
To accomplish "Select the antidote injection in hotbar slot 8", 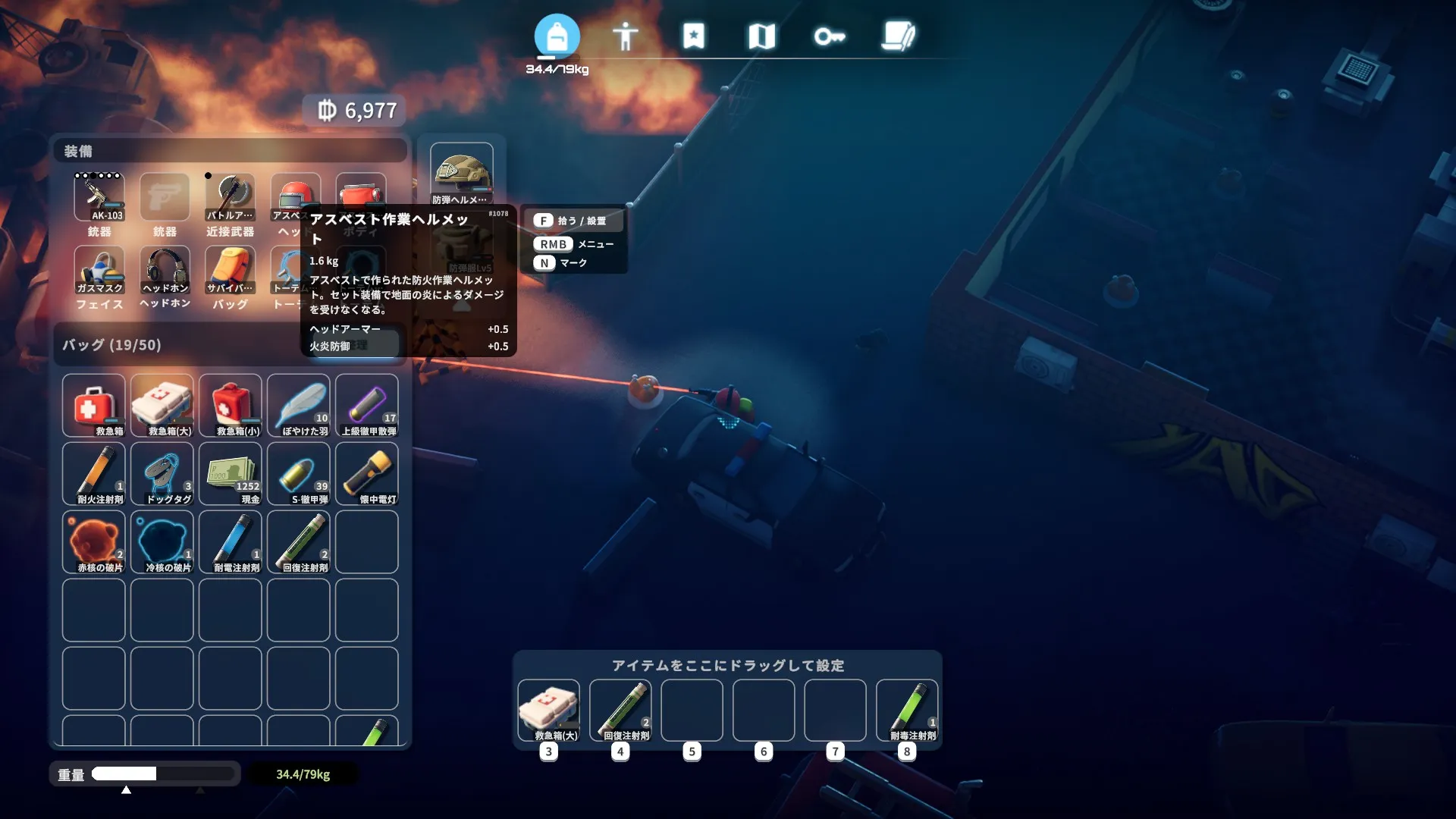I will pyautogui.click(x=907, y=710).
